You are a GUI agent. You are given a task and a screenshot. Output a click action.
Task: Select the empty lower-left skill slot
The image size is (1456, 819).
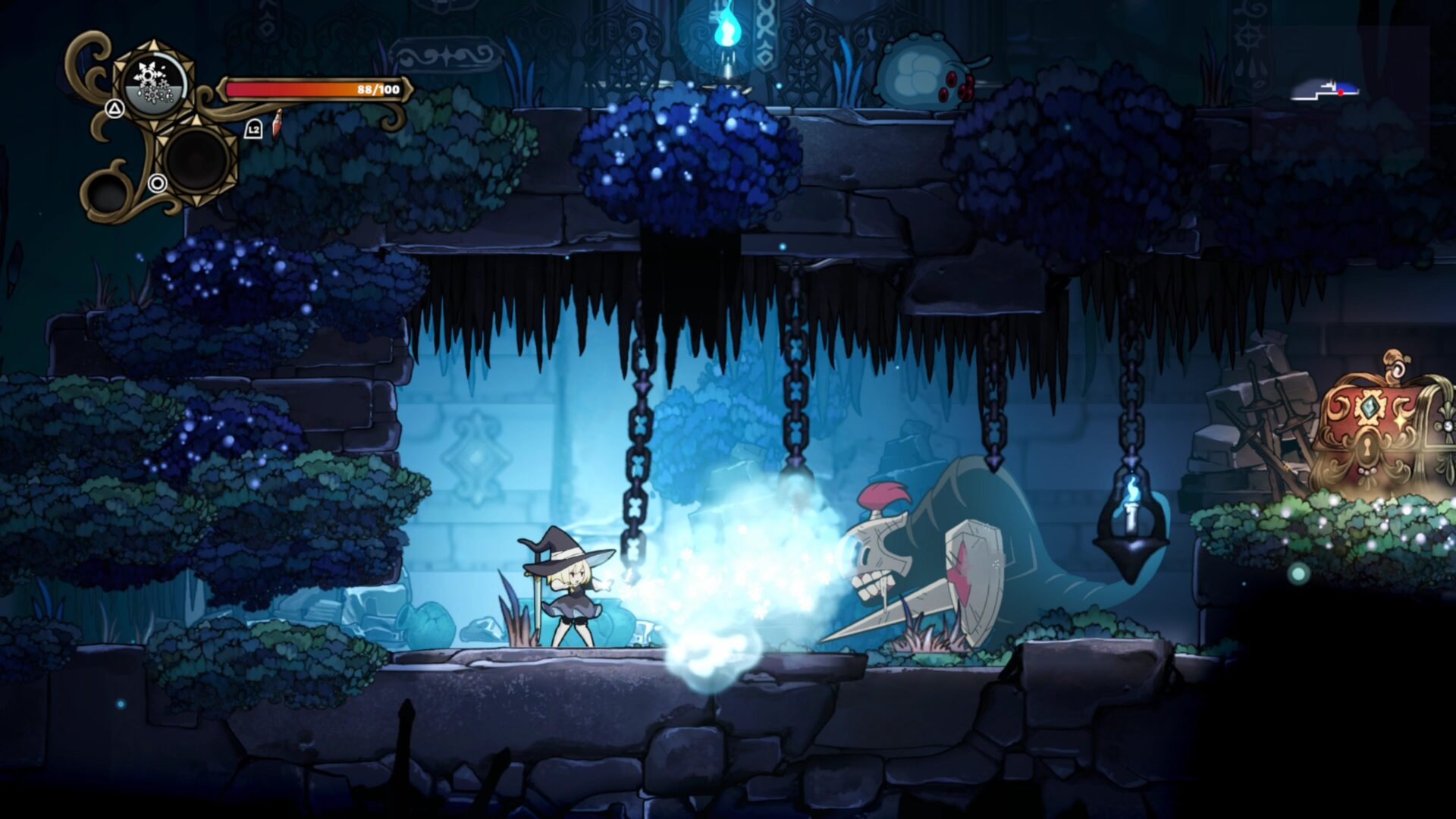(108, 190)
